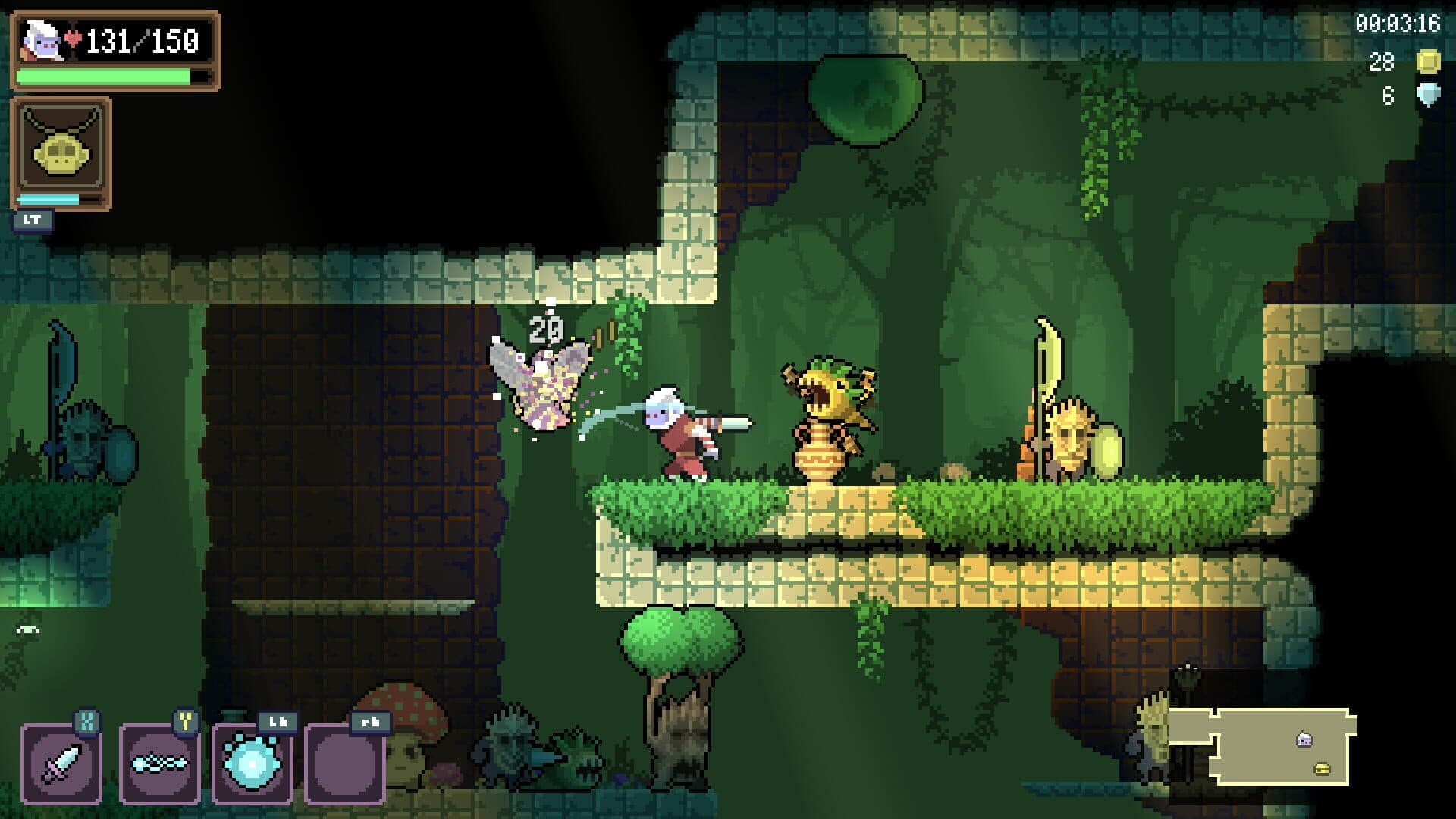
Task: Click the damage number 20 above the moth
Action: point(544,329)
